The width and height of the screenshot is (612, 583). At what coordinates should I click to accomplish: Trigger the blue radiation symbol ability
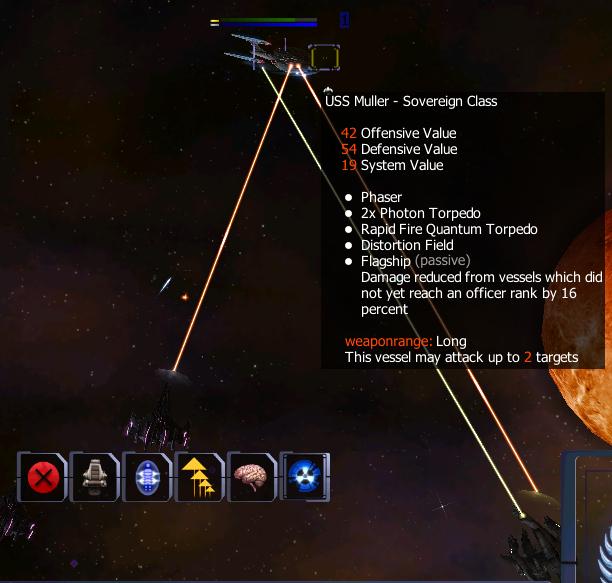tap(304, 477)
